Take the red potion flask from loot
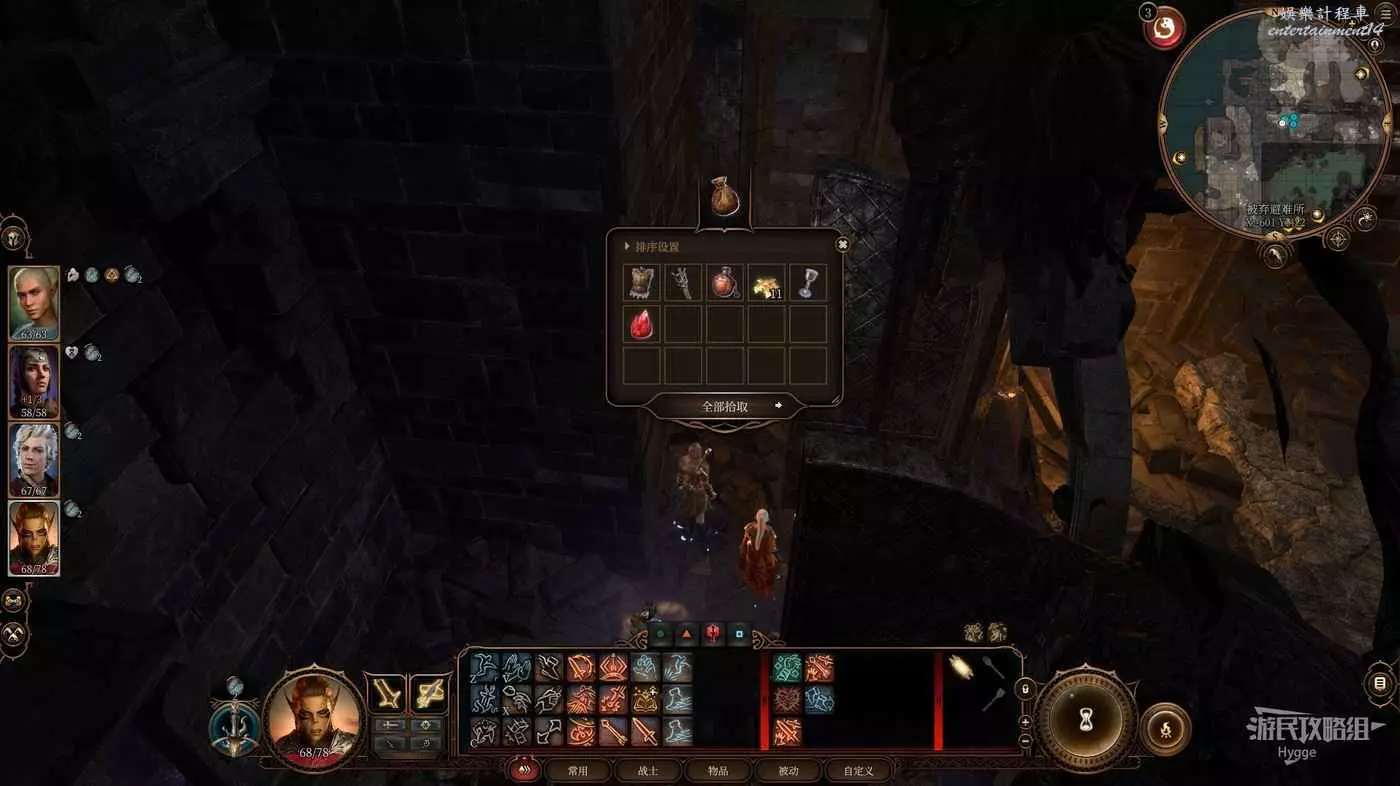 pos(725,283)
